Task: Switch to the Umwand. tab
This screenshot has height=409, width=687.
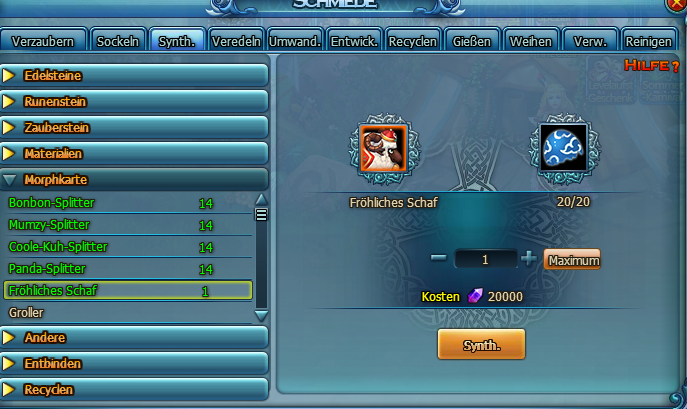Action: pos(295,41)
